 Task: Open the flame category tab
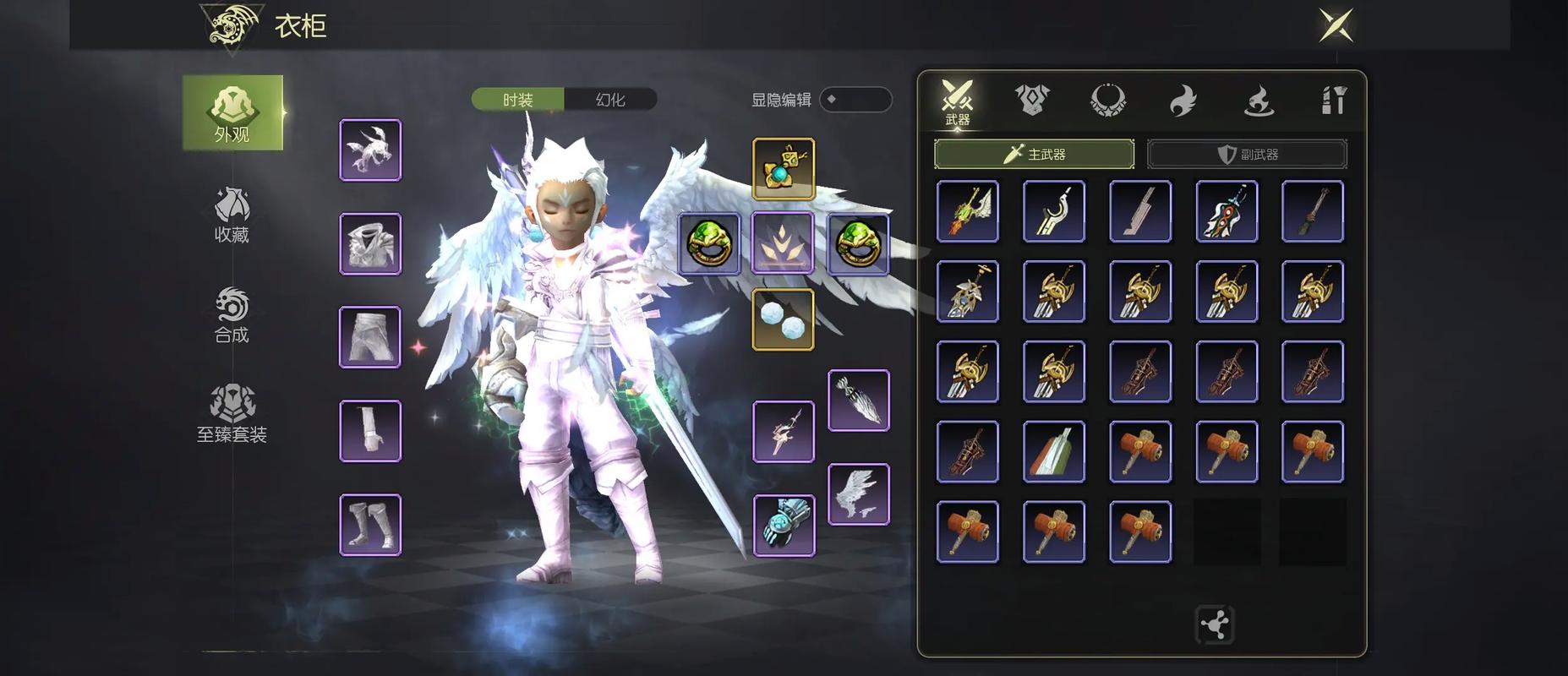[1183, 101]
